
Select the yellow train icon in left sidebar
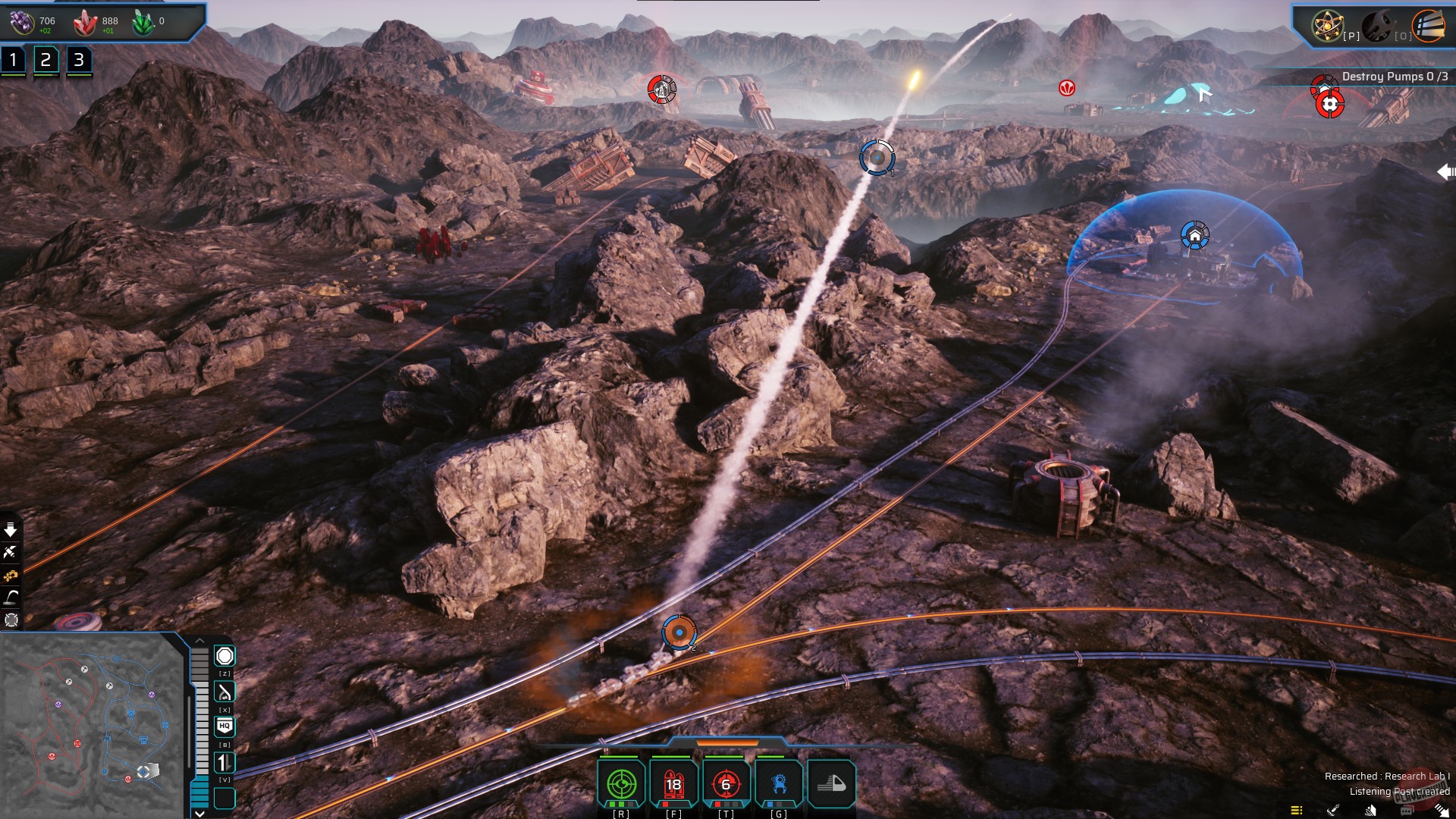click(x=11, y=575)
